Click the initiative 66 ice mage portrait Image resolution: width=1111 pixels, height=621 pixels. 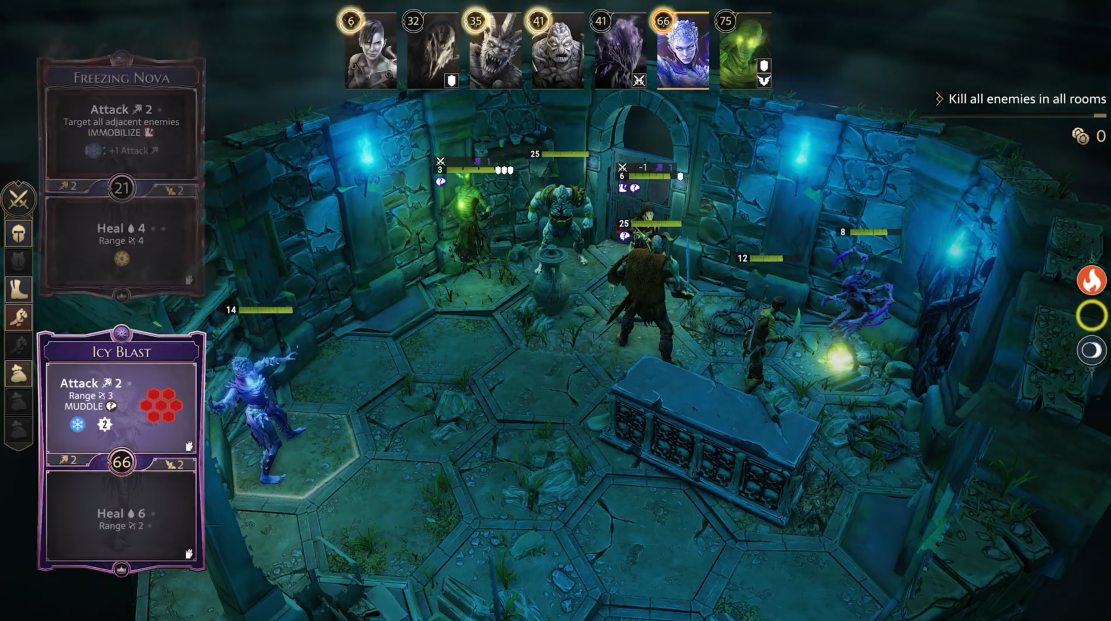(x=682, y=51)
